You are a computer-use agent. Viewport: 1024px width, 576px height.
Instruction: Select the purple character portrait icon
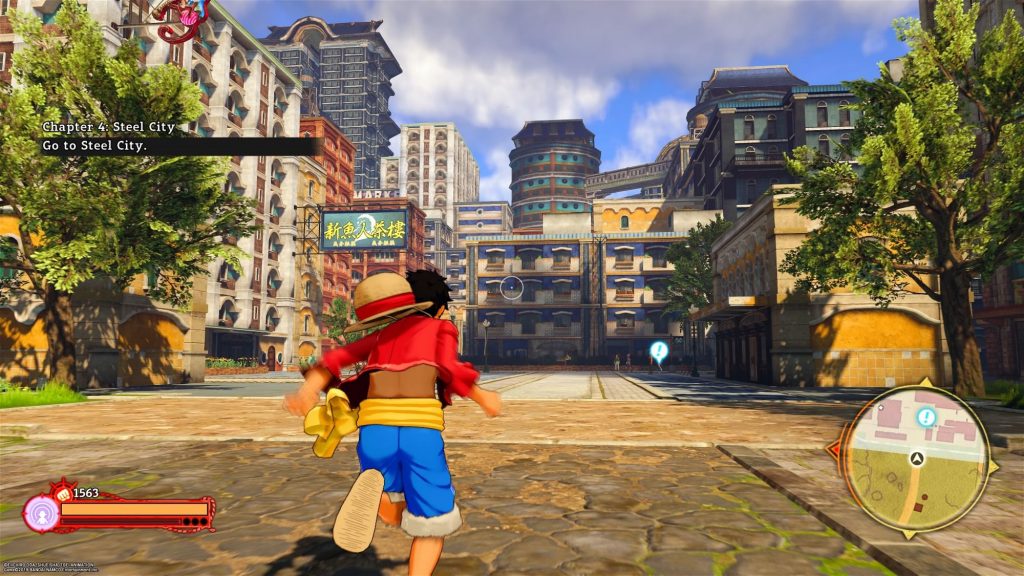pos(42,513)
